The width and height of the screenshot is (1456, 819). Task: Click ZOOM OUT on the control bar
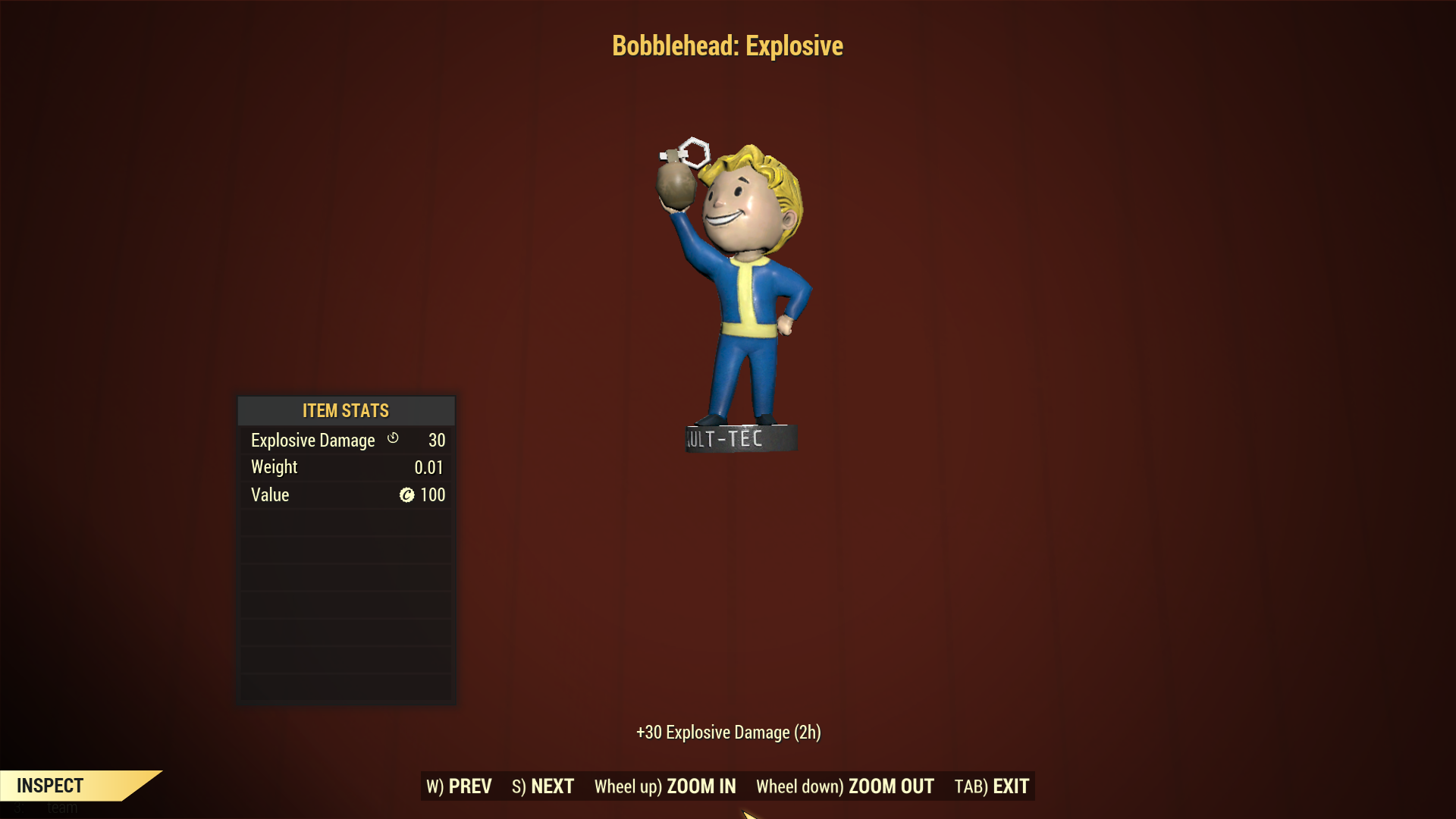(x=845, y=786)
